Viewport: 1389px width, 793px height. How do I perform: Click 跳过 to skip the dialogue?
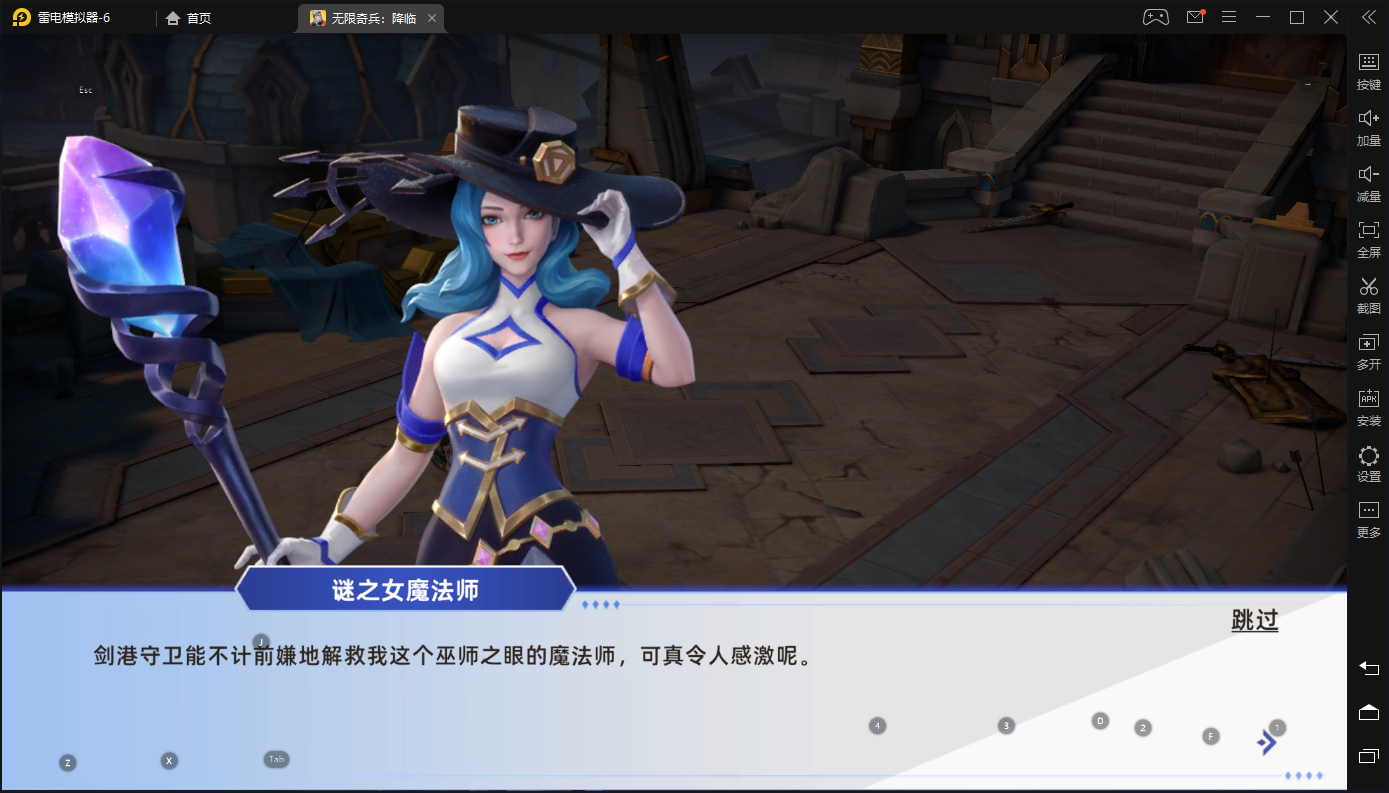pyautogui.click(x=1254, y=621)
